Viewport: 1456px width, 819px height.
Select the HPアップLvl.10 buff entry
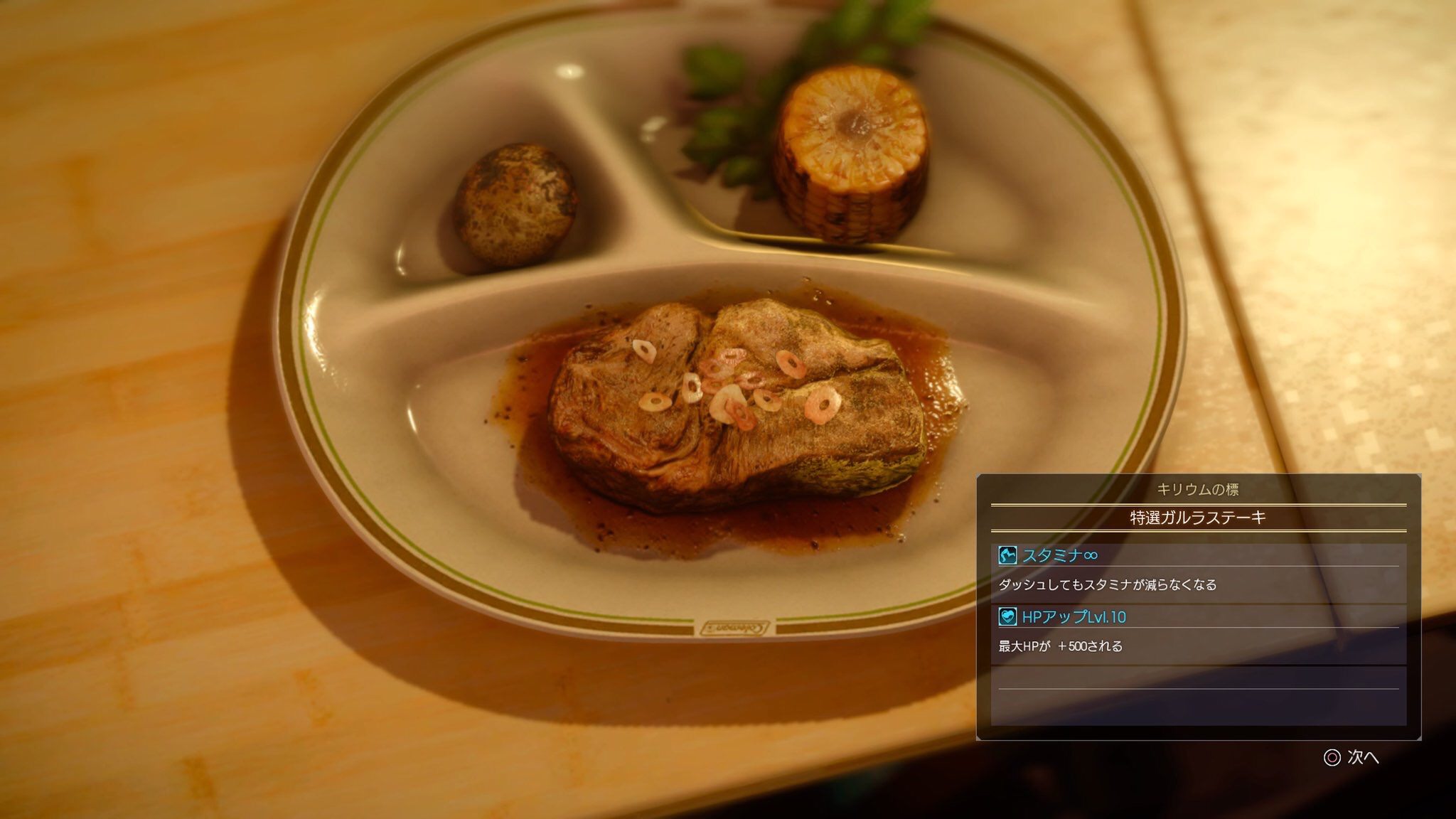point(1073,617)
